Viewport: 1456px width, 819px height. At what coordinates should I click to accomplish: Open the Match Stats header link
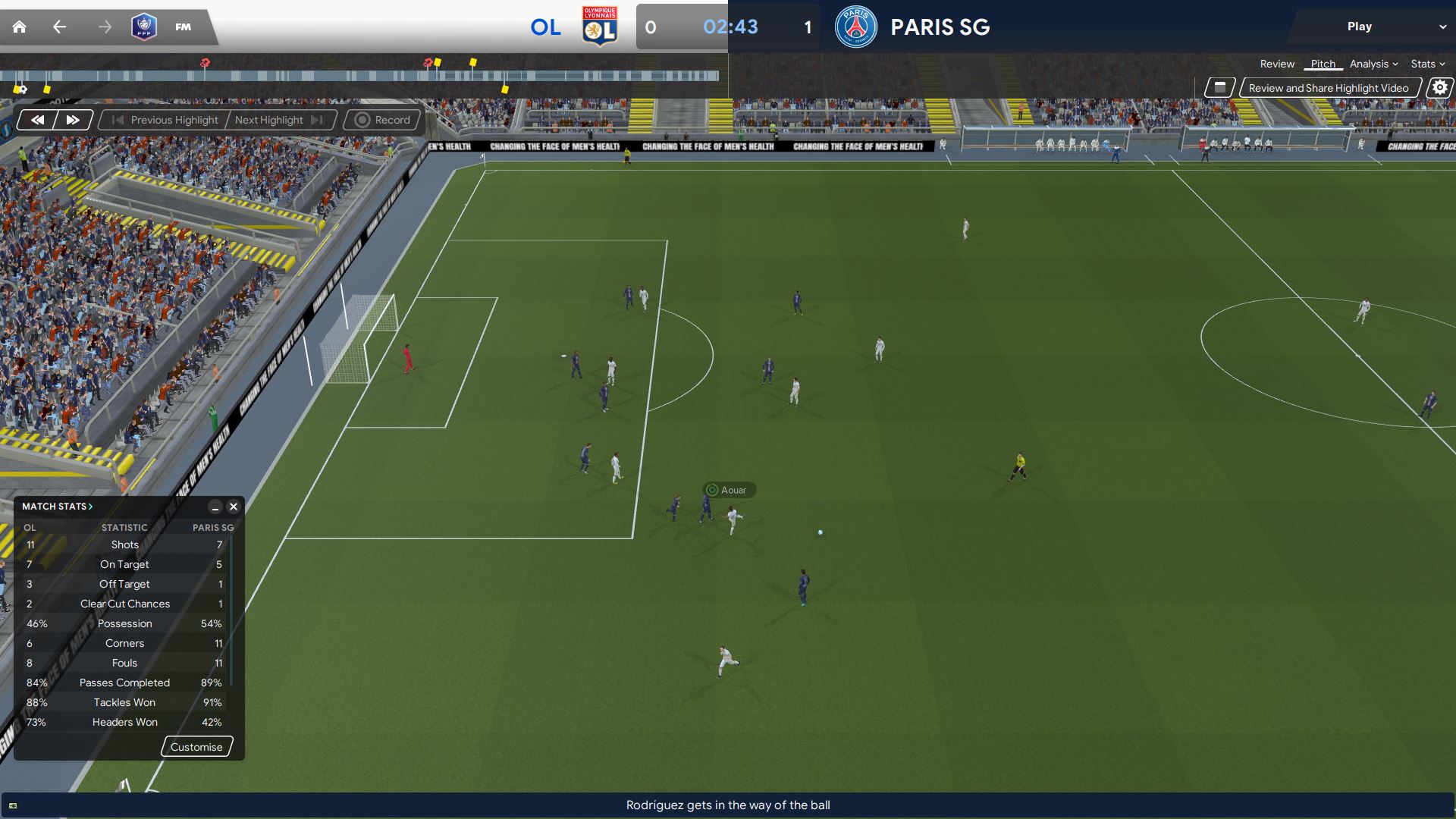click(57, 507)
